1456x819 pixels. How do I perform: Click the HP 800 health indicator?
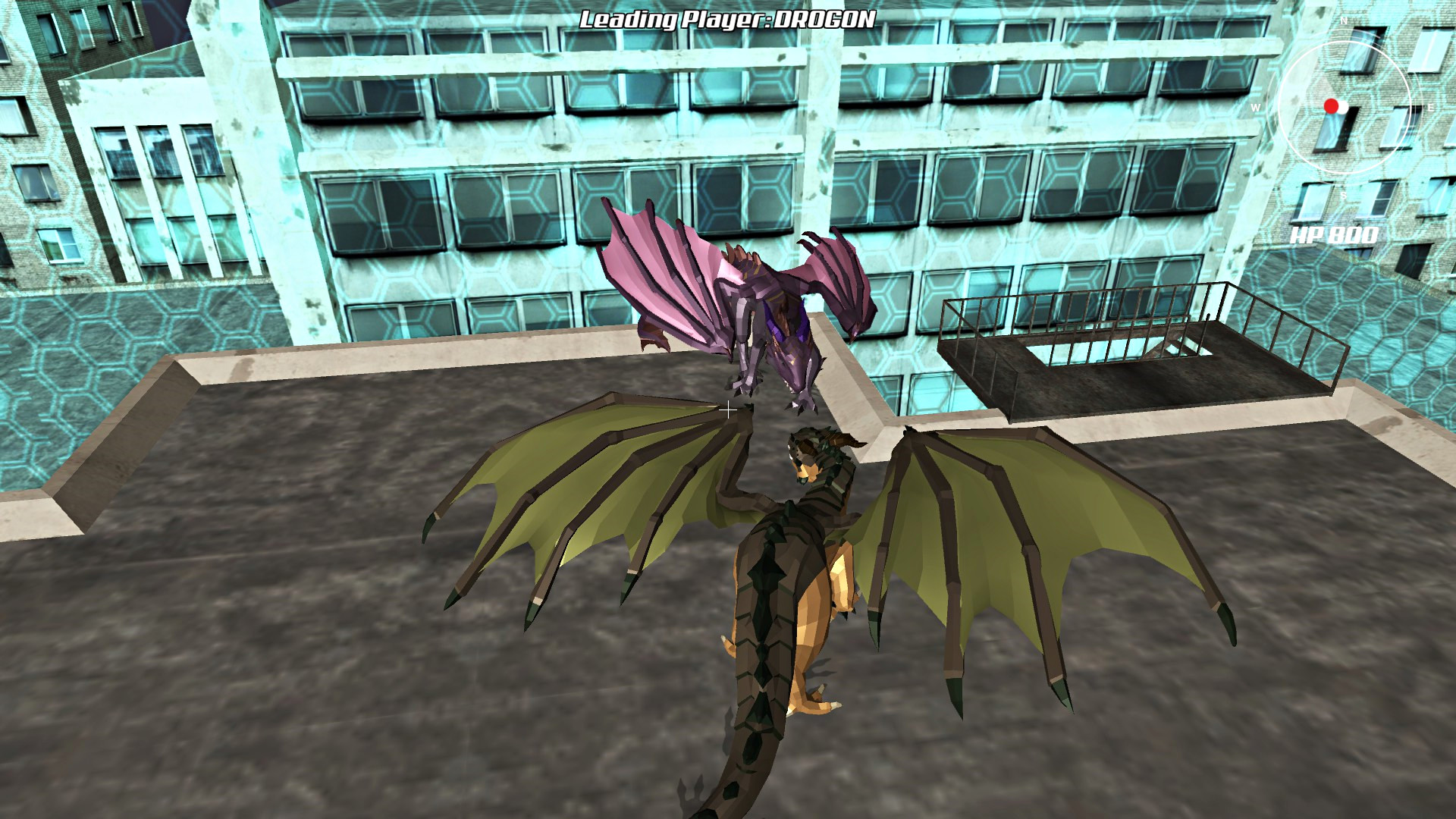click(1335, 235)
